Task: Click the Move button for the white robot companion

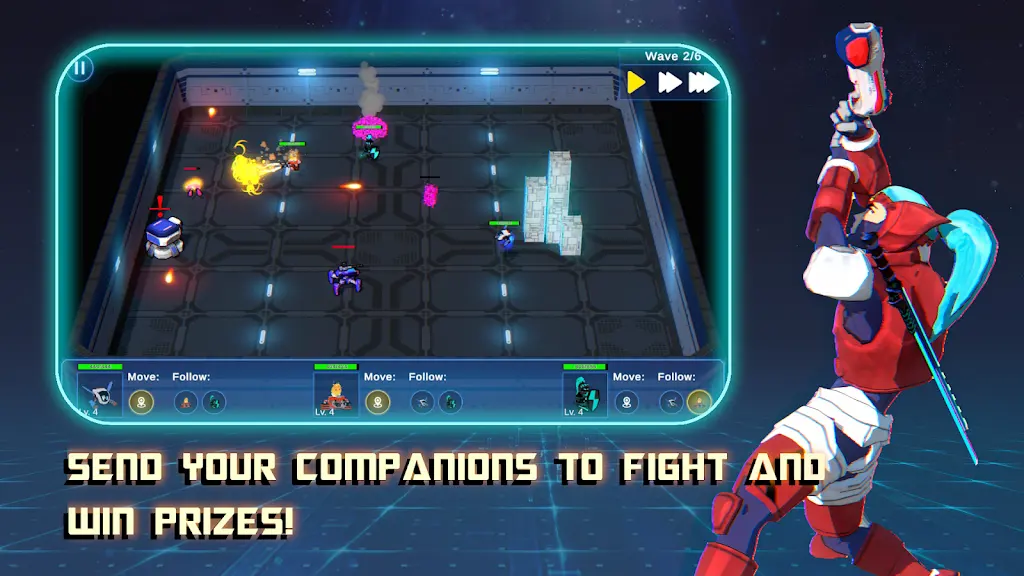Action: (142, 402)
